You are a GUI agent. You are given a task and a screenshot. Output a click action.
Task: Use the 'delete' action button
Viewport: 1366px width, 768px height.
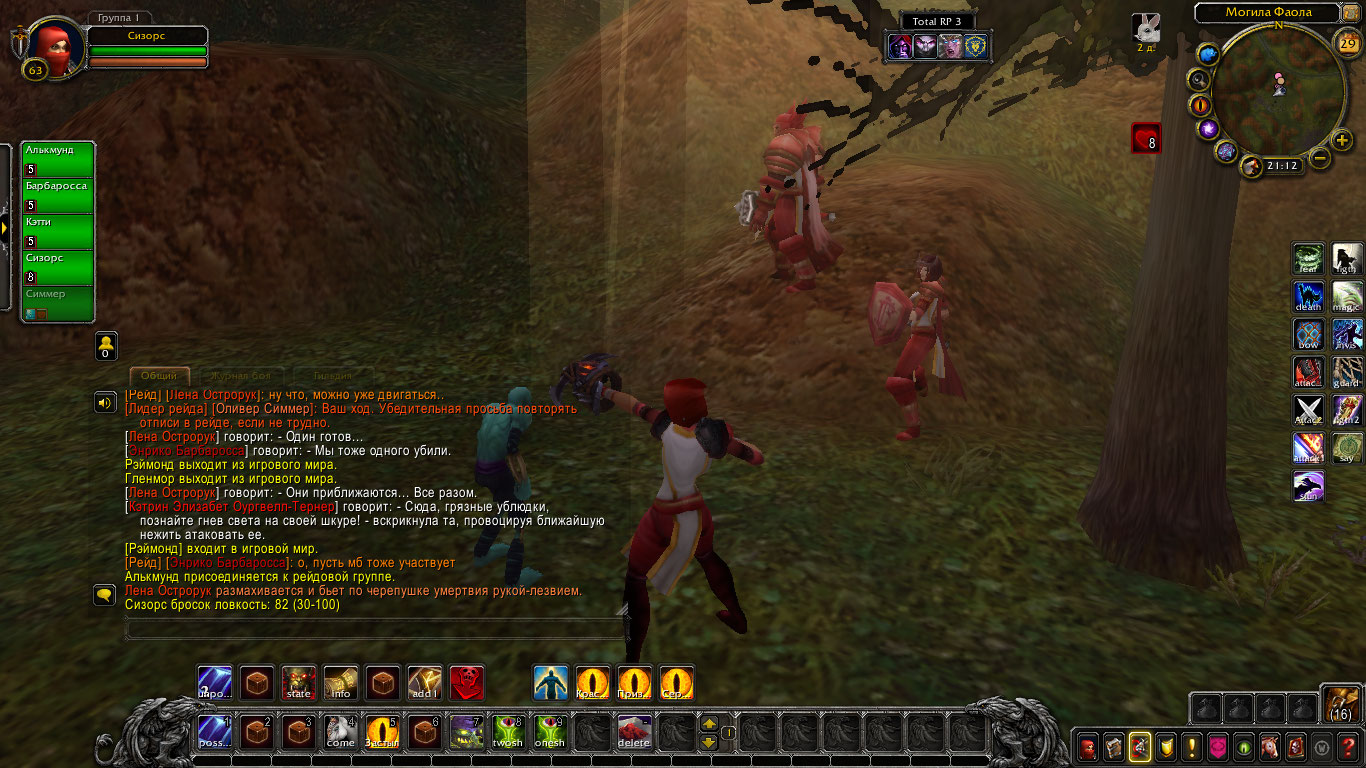pyautogui.click(x=634, y=733)
